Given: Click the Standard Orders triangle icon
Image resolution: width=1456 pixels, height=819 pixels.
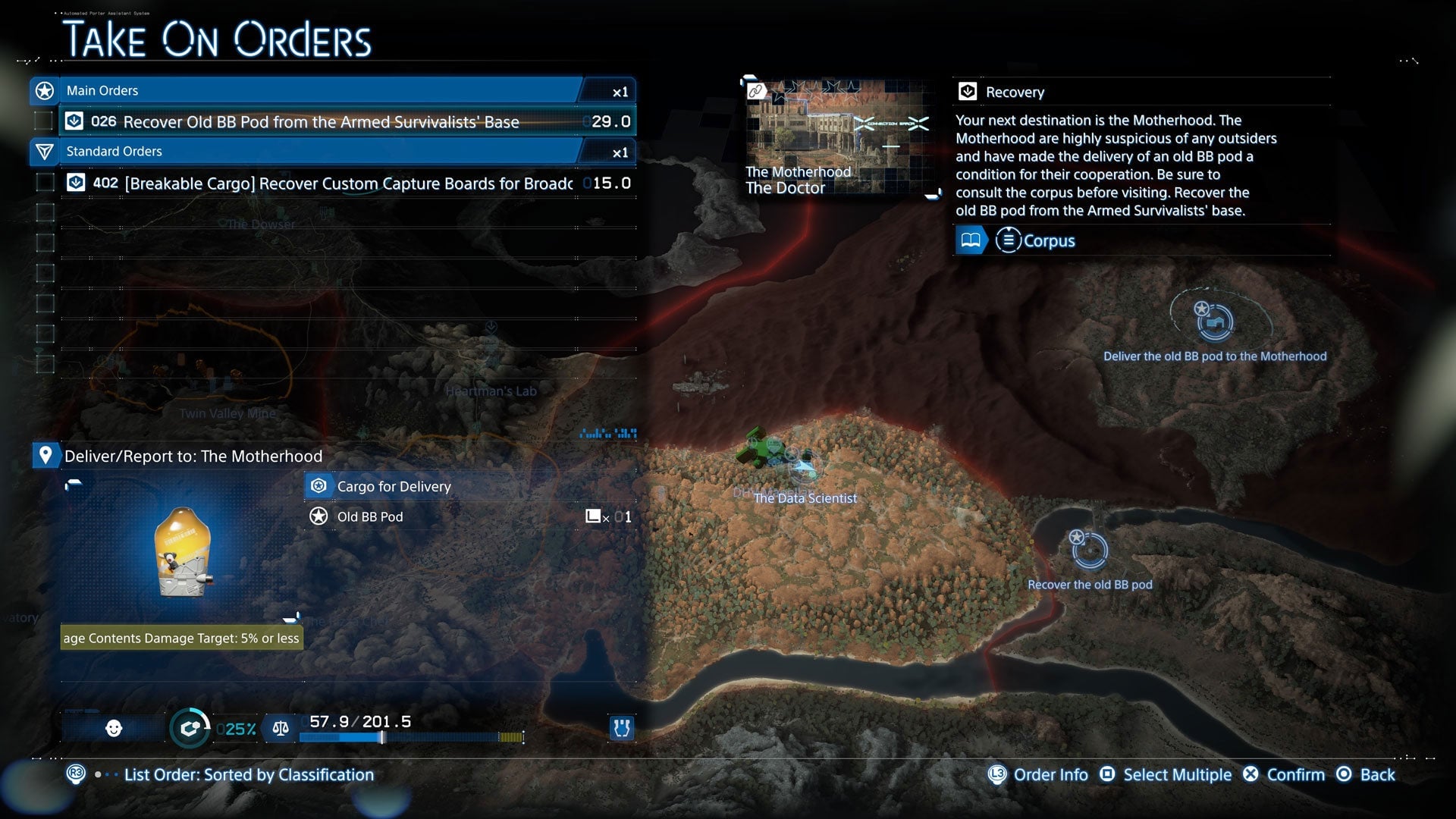Looking at the screenshot, I should 45,152.
